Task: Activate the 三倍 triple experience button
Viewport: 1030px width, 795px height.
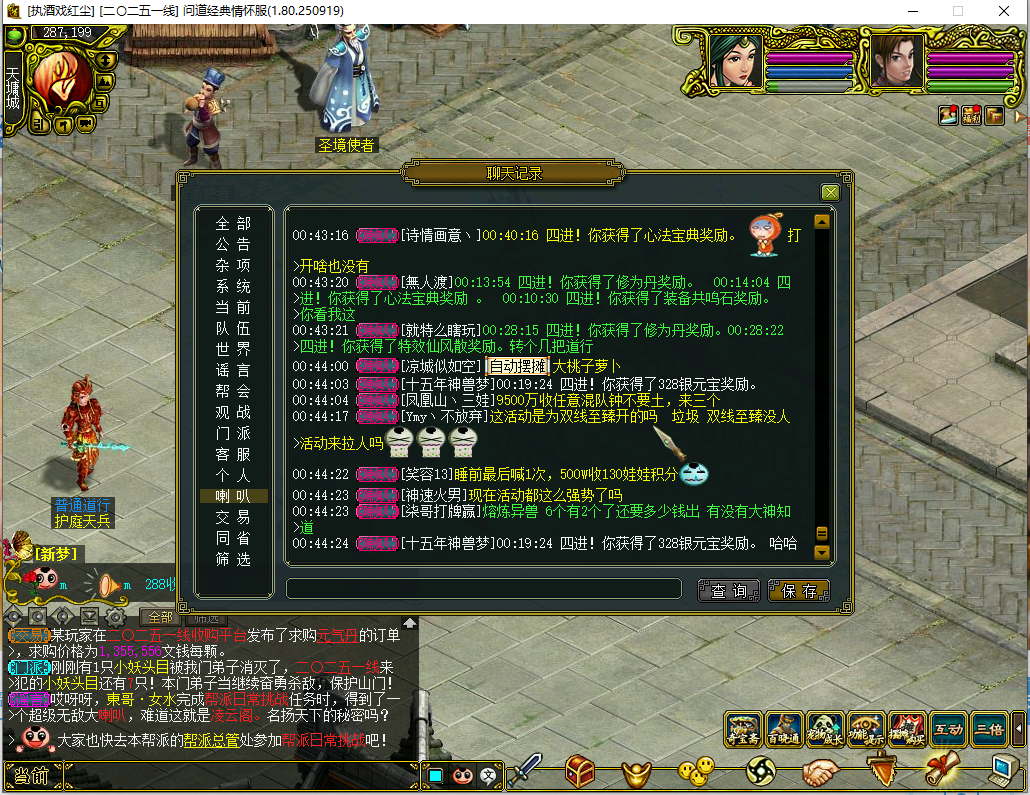Action: pos(989,729)
